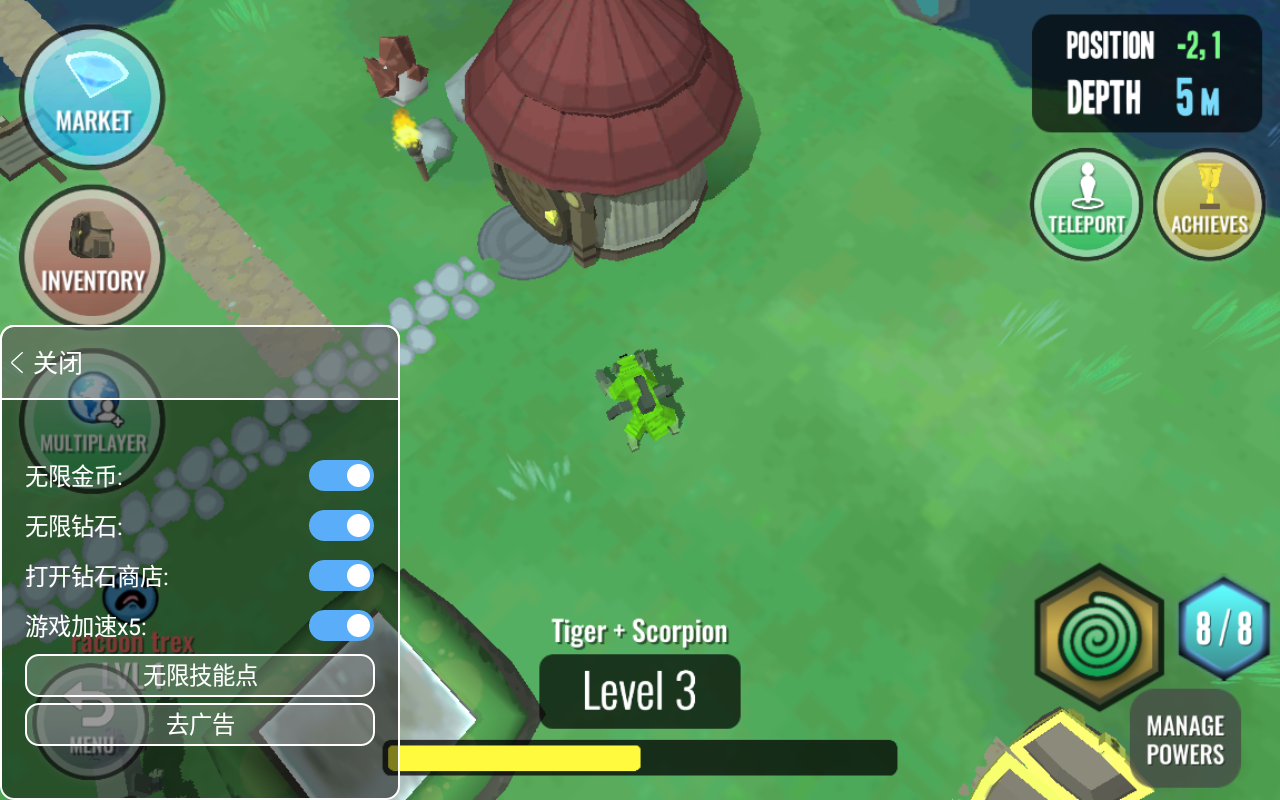Toggle the 游戏加速x5 switch
Image resolution: width=1280 pixels, height=800 pixels.
341,626
